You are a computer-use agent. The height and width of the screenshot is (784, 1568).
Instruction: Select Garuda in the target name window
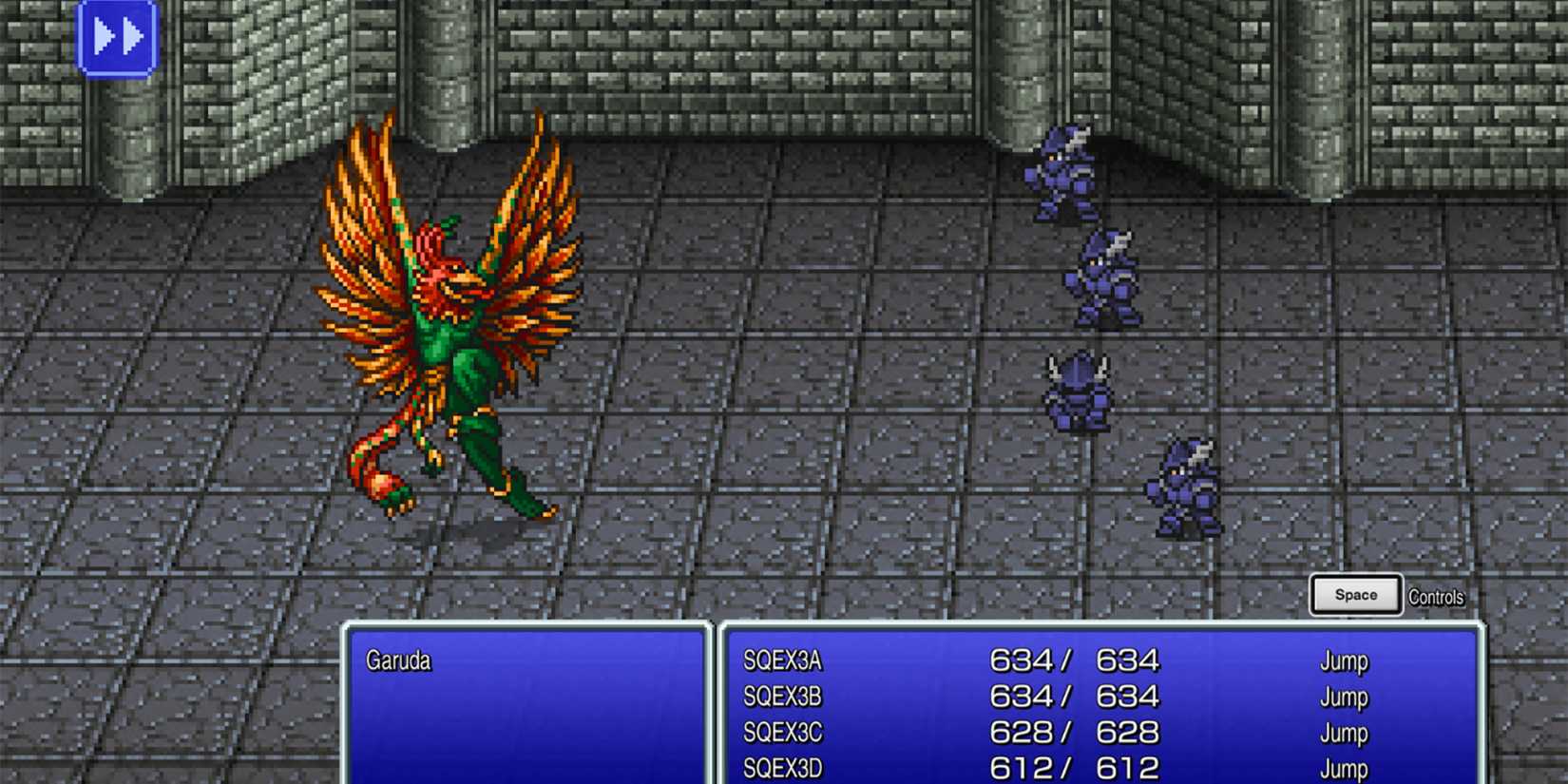(400, 661)
